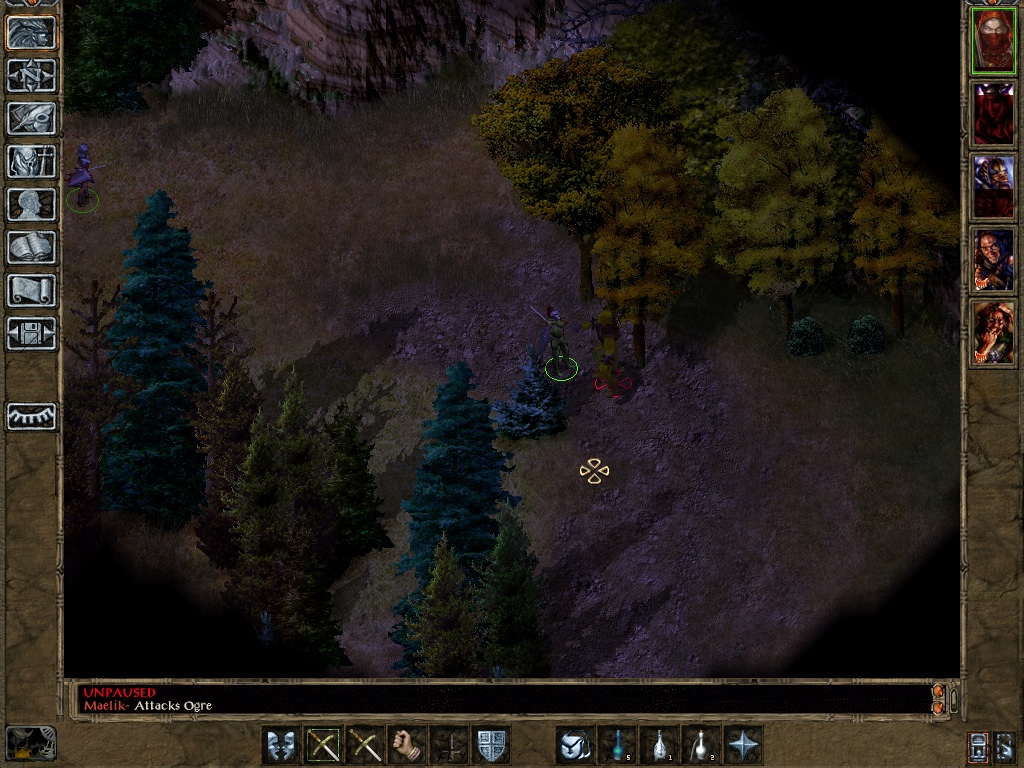
Task: Click the closed-eye button on the left sidebar
Action: coord(31,416)
